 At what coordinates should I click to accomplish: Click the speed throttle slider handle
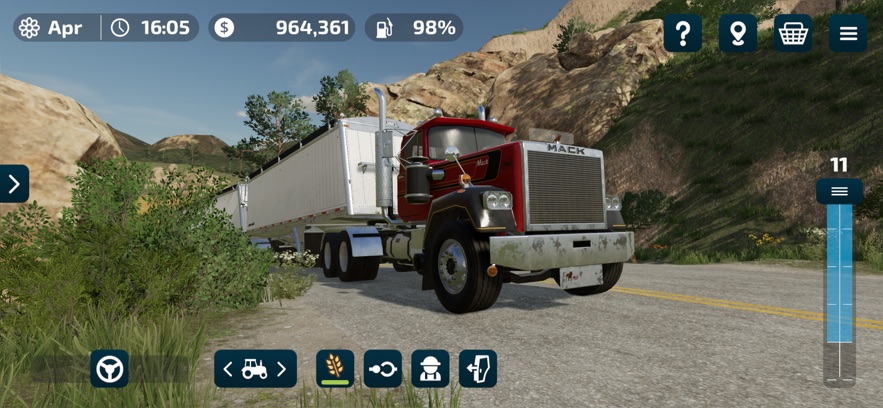coord(839,191)
